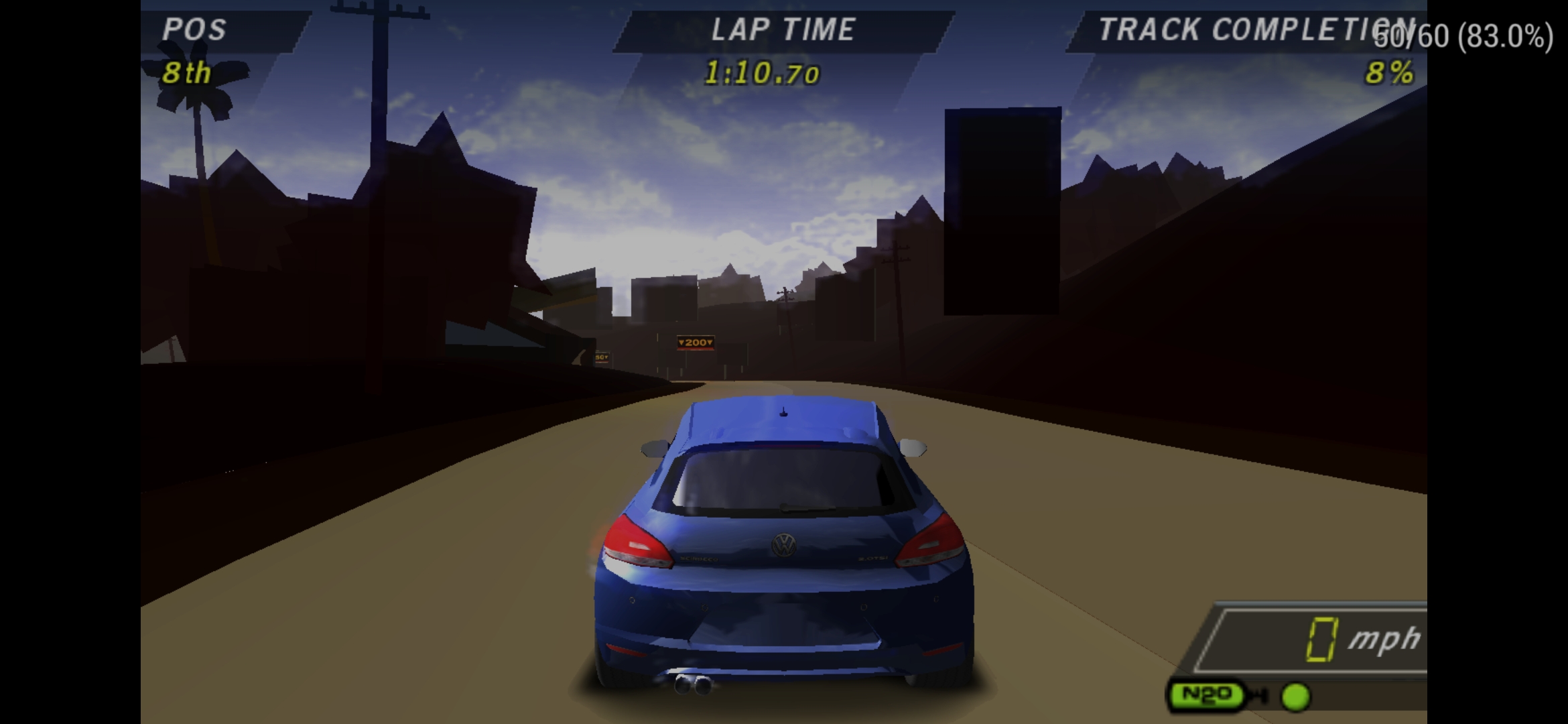Activate the green N2O nitrous icon
The image size is (1568, 724).
click(1207, 695)
